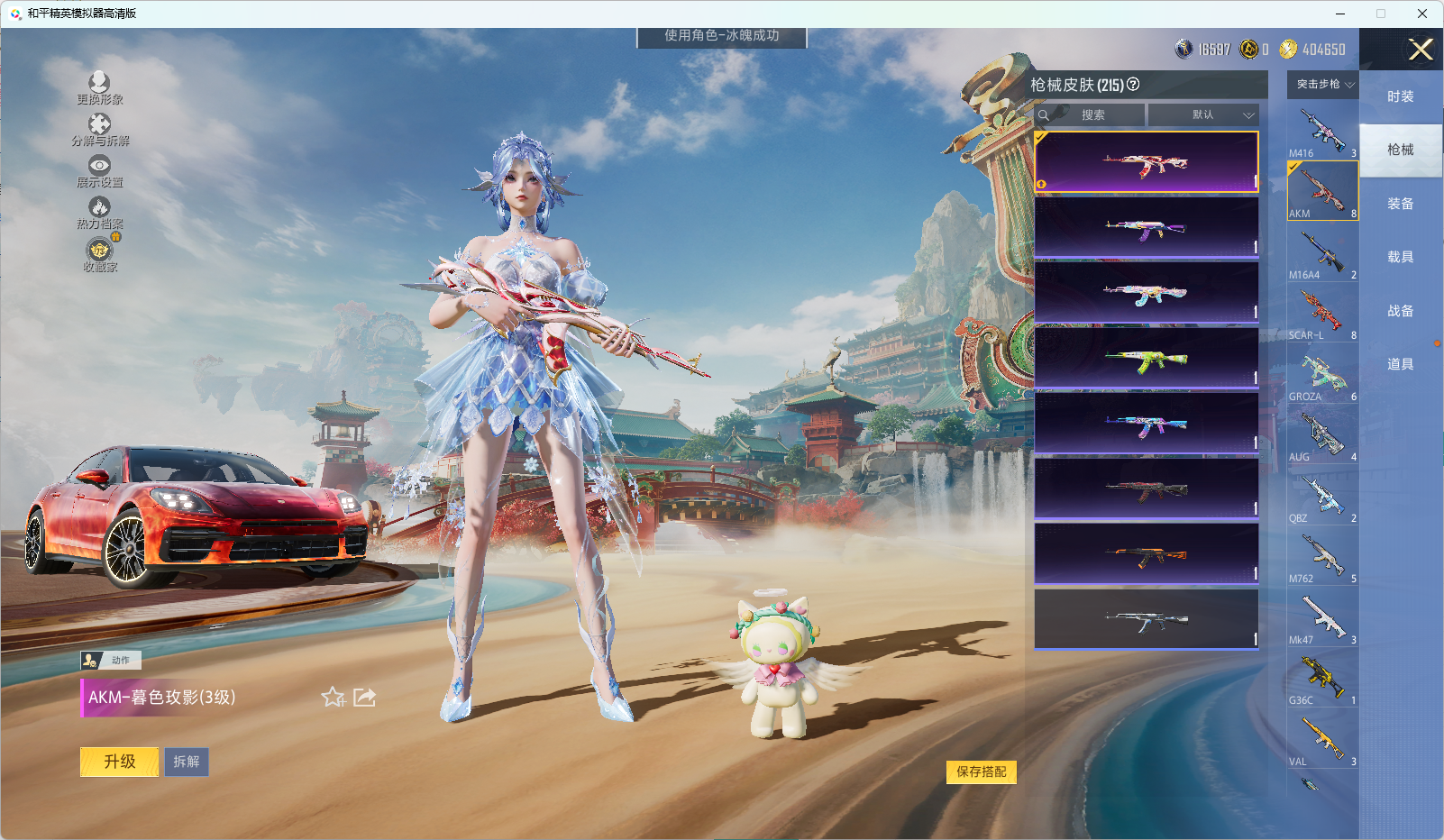
Task: Open the 展示设置 display settings
Action: (99, 171)
